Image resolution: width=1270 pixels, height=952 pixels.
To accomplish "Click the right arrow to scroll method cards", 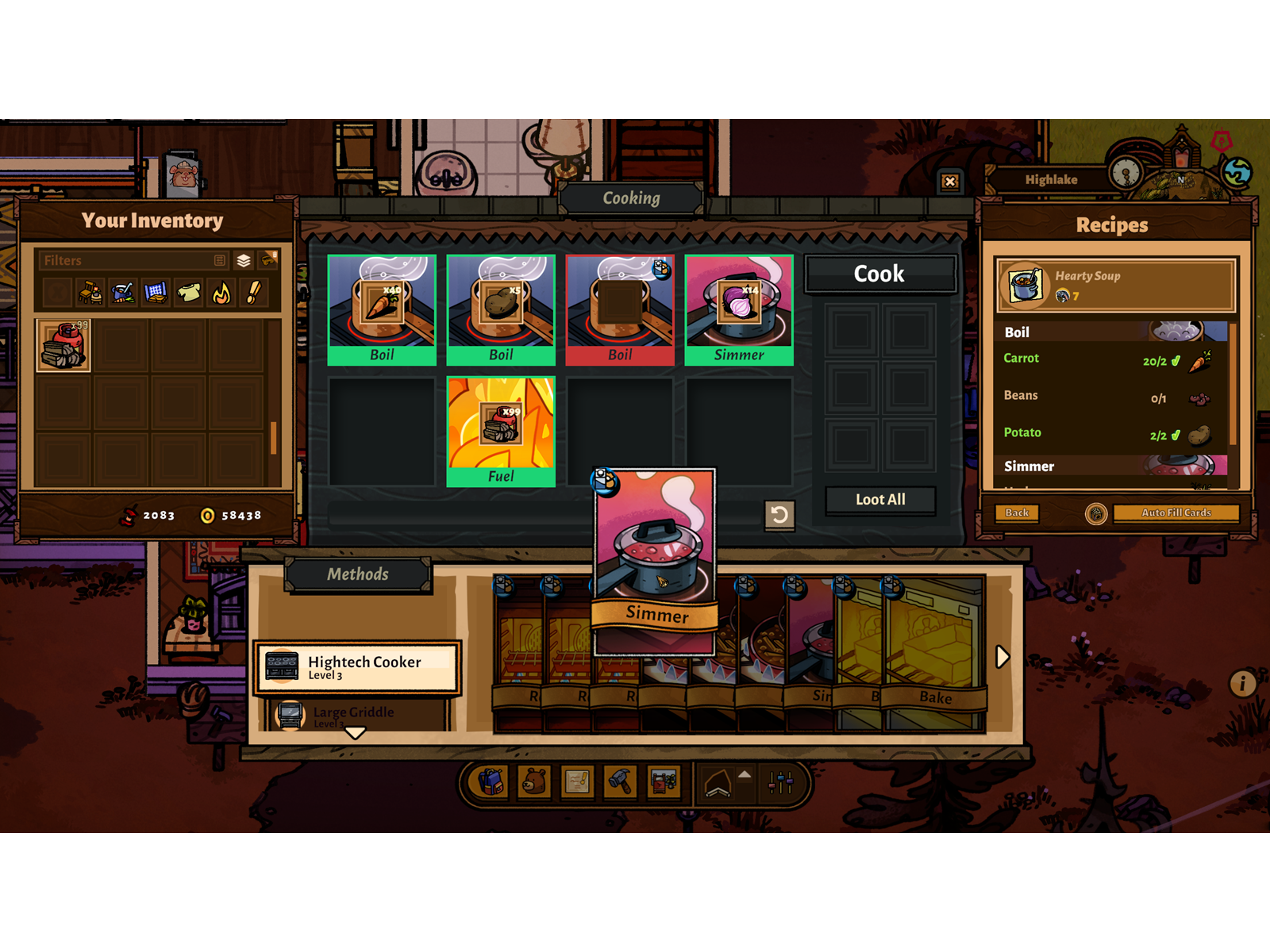I will (x=1001, y=657).
